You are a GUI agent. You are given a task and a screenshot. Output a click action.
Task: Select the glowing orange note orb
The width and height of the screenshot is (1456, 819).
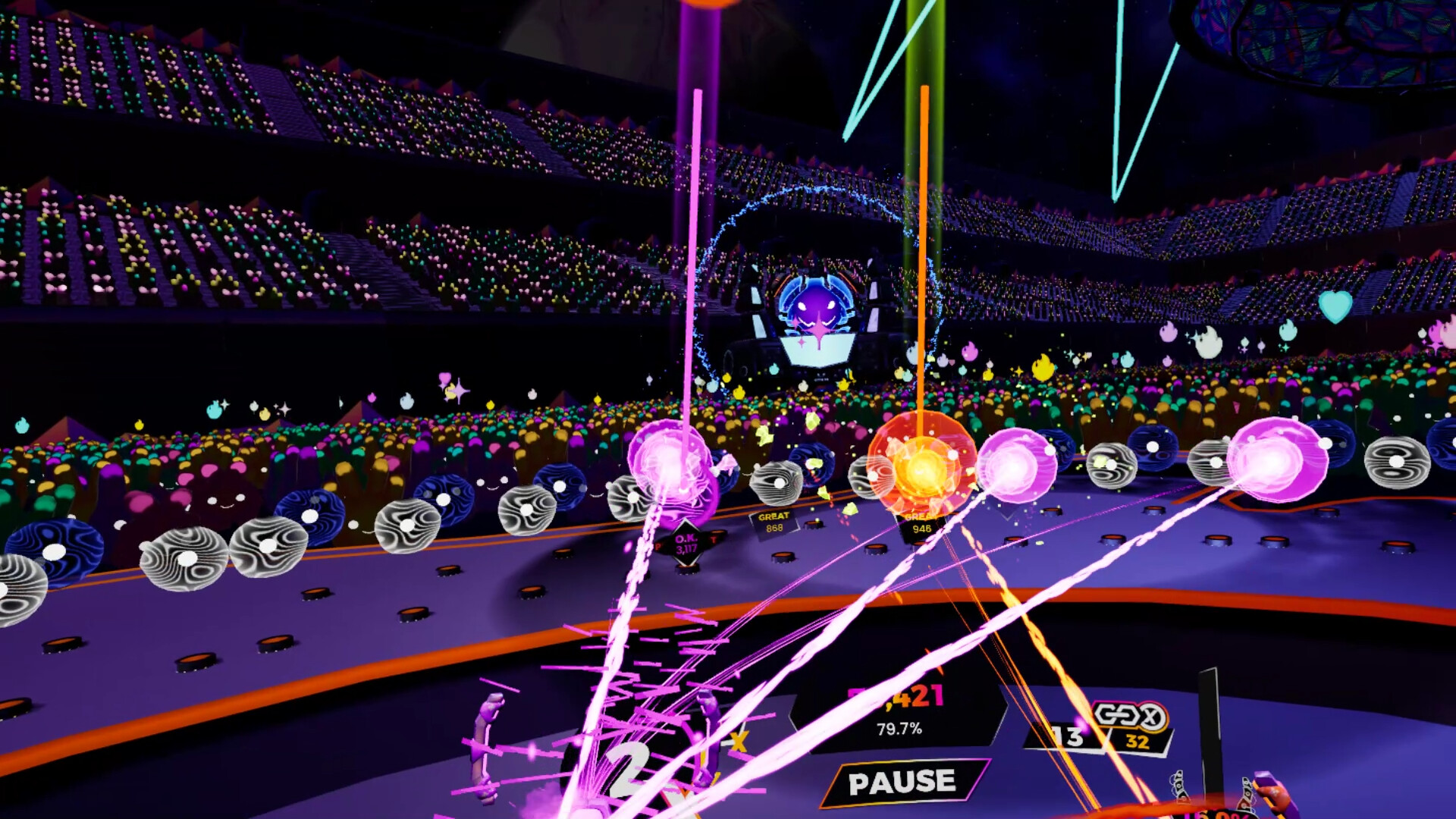[x=923, y=465]
